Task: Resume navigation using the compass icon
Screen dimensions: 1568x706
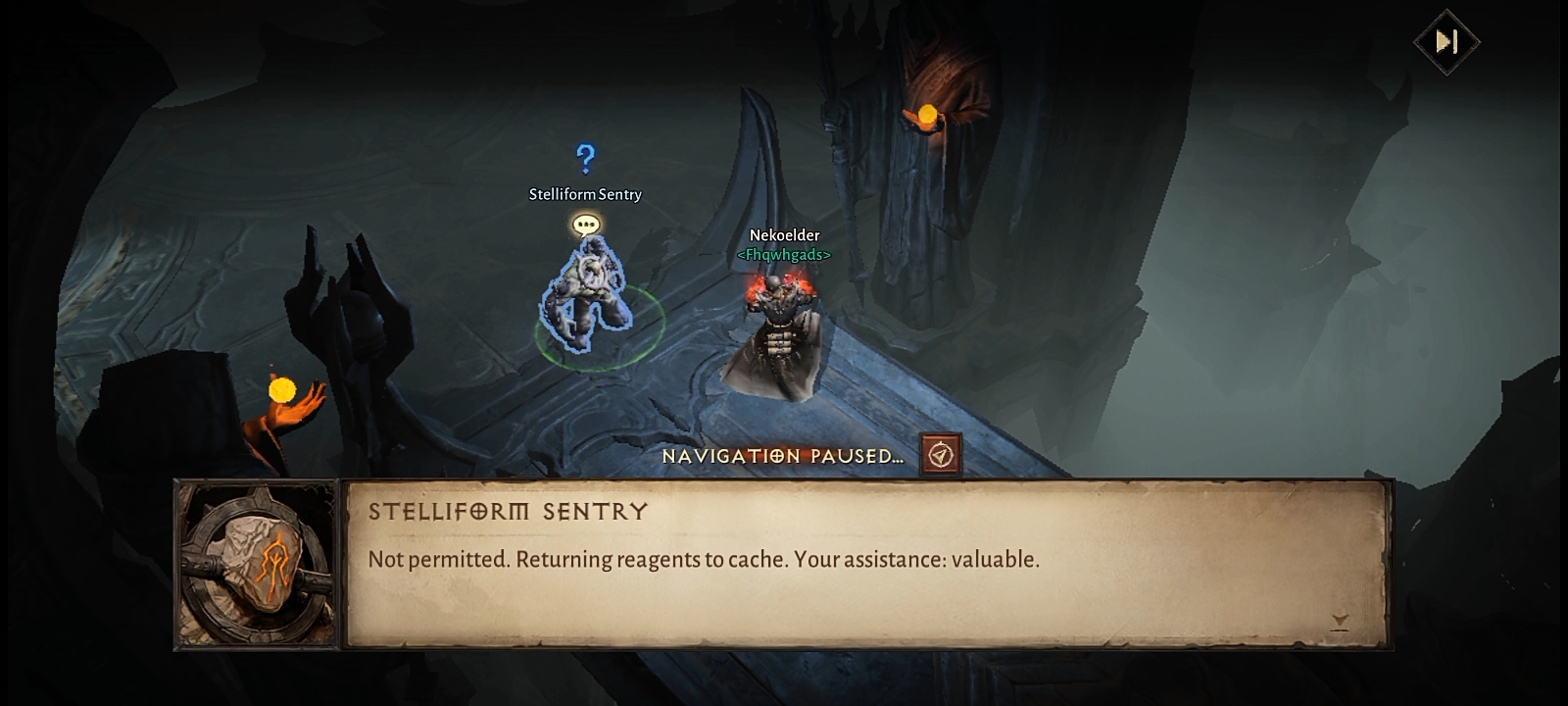Action: coord(940,455)
